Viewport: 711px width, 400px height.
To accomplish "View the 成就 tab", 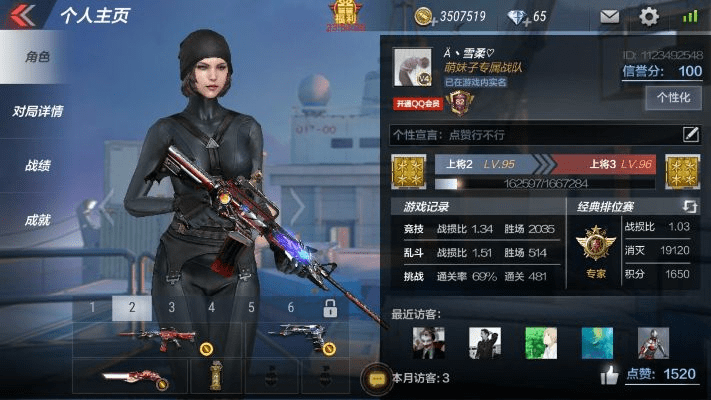I will (38, 220).
